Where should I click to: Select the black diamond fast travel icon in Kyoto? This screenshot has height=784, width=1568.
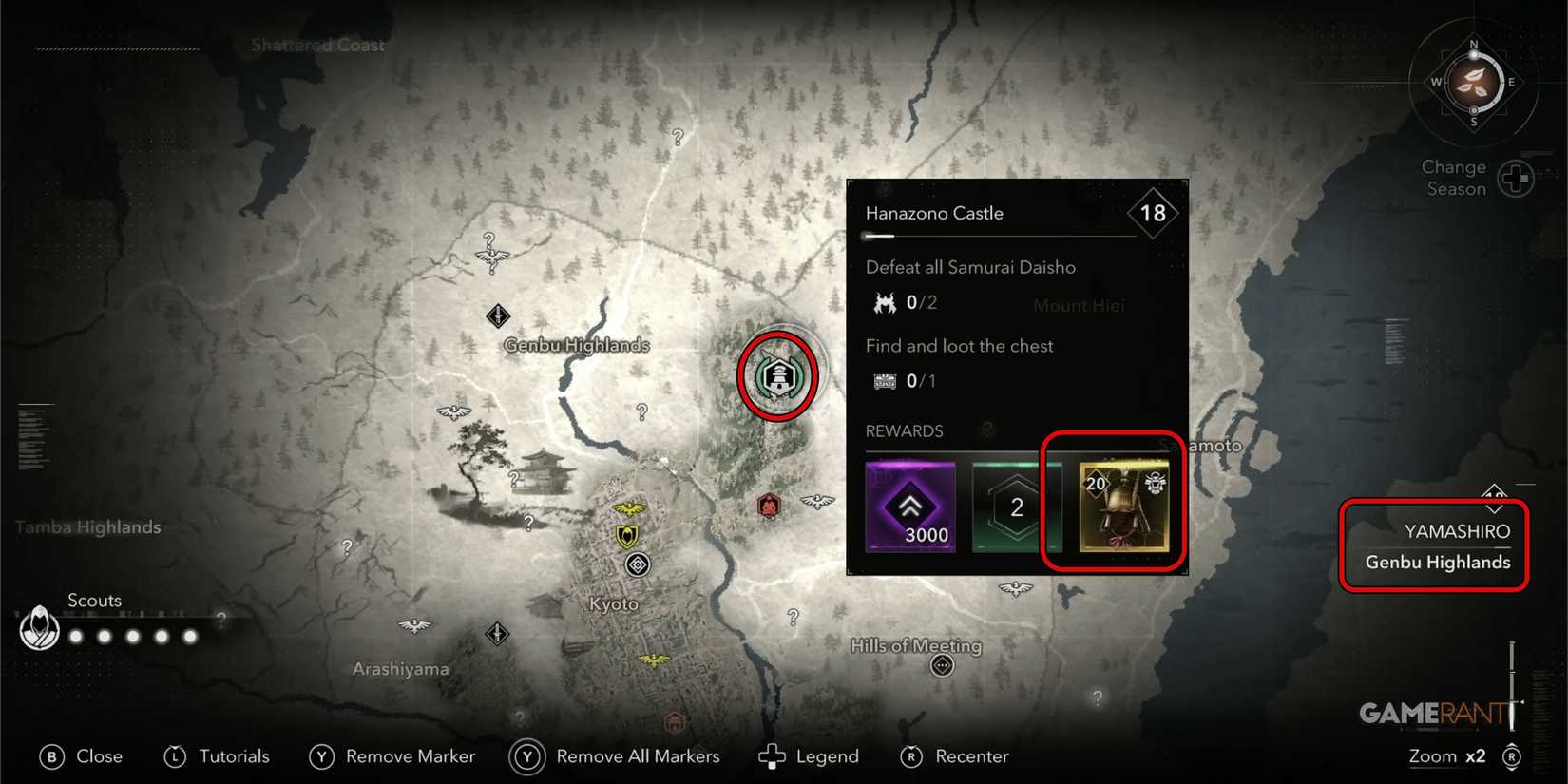point(637,564)
